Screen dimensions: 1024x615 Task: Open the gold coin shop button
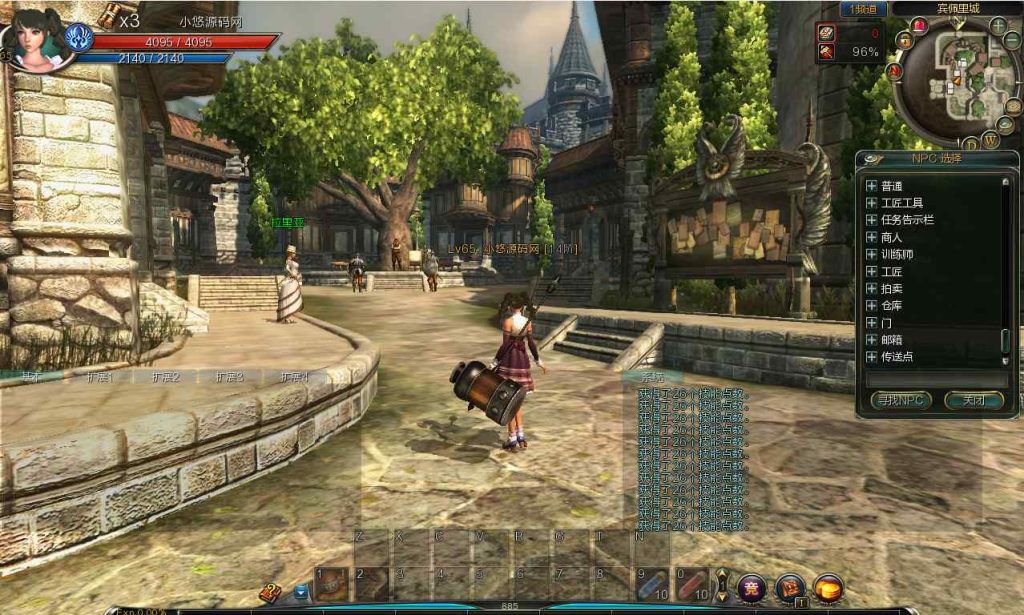click(x=828, y=588)
